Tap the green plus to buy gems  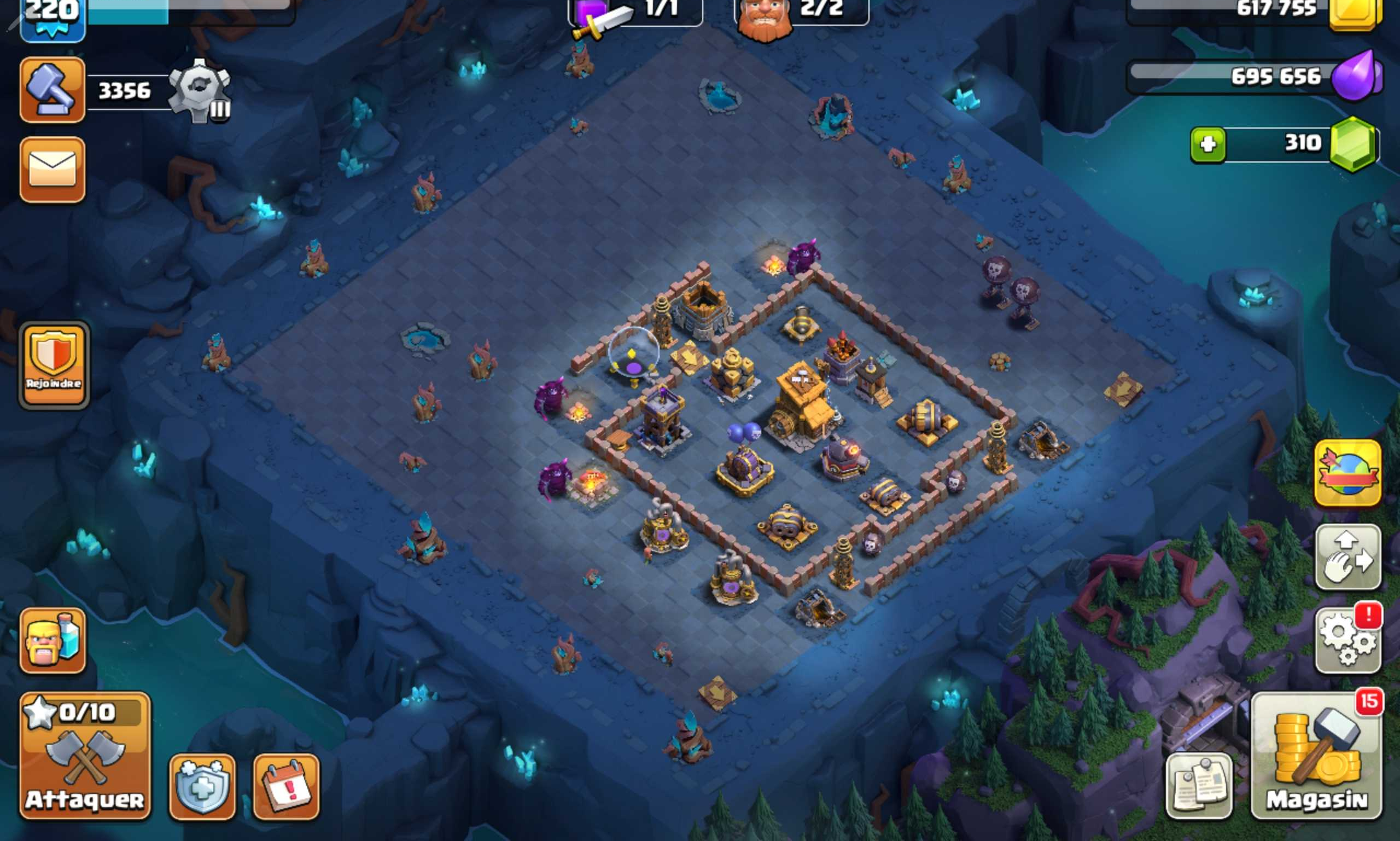point(1210,144)
